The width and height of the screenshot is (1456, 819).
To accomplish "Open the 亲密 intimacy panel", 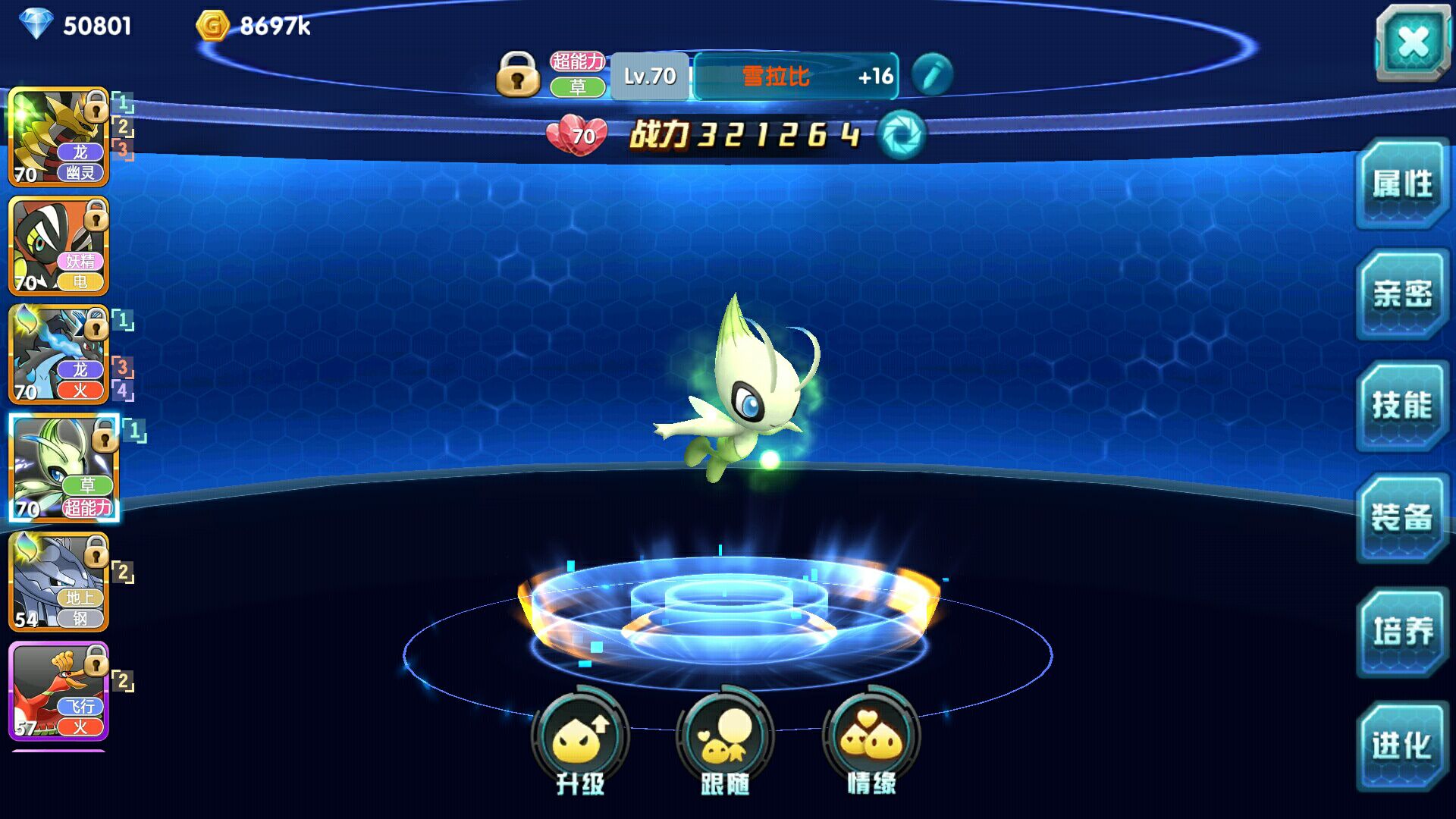I will point(1401,294).
